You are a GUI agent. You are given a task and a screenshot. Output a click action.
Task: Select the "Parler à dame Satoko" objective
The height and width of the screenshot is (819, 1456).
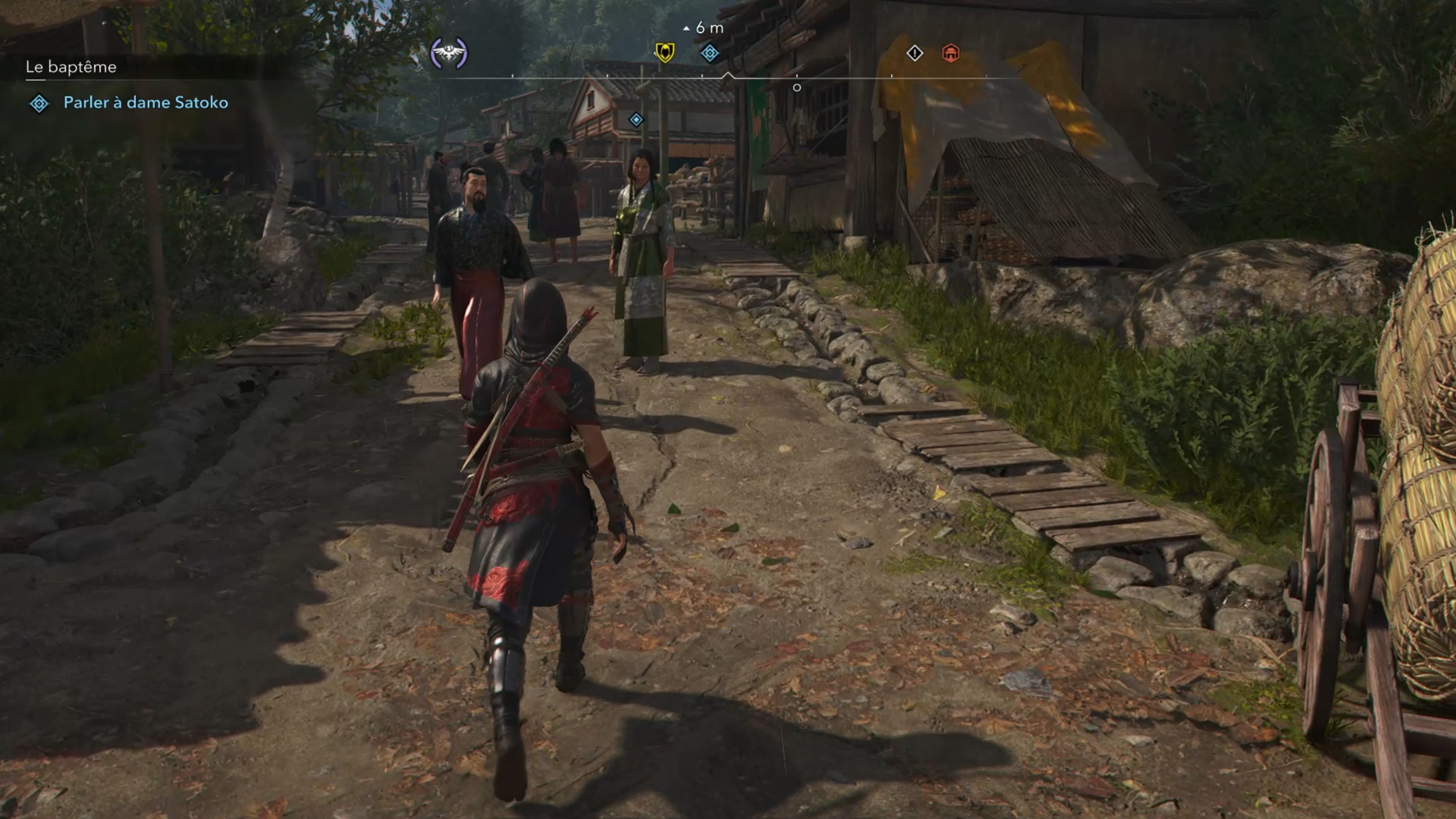click(x=146, y=102)
